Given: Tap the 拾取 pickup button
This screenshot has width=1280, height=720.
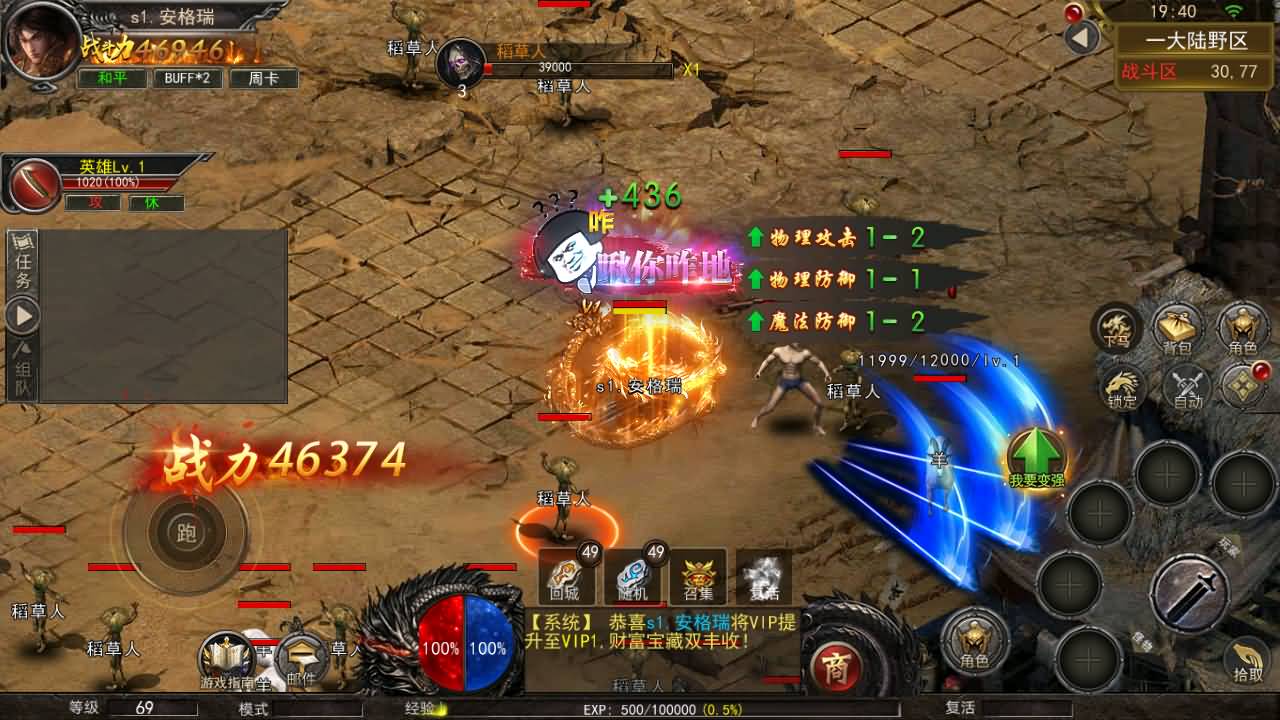Looking at the screenshot, I should 1247,660.
